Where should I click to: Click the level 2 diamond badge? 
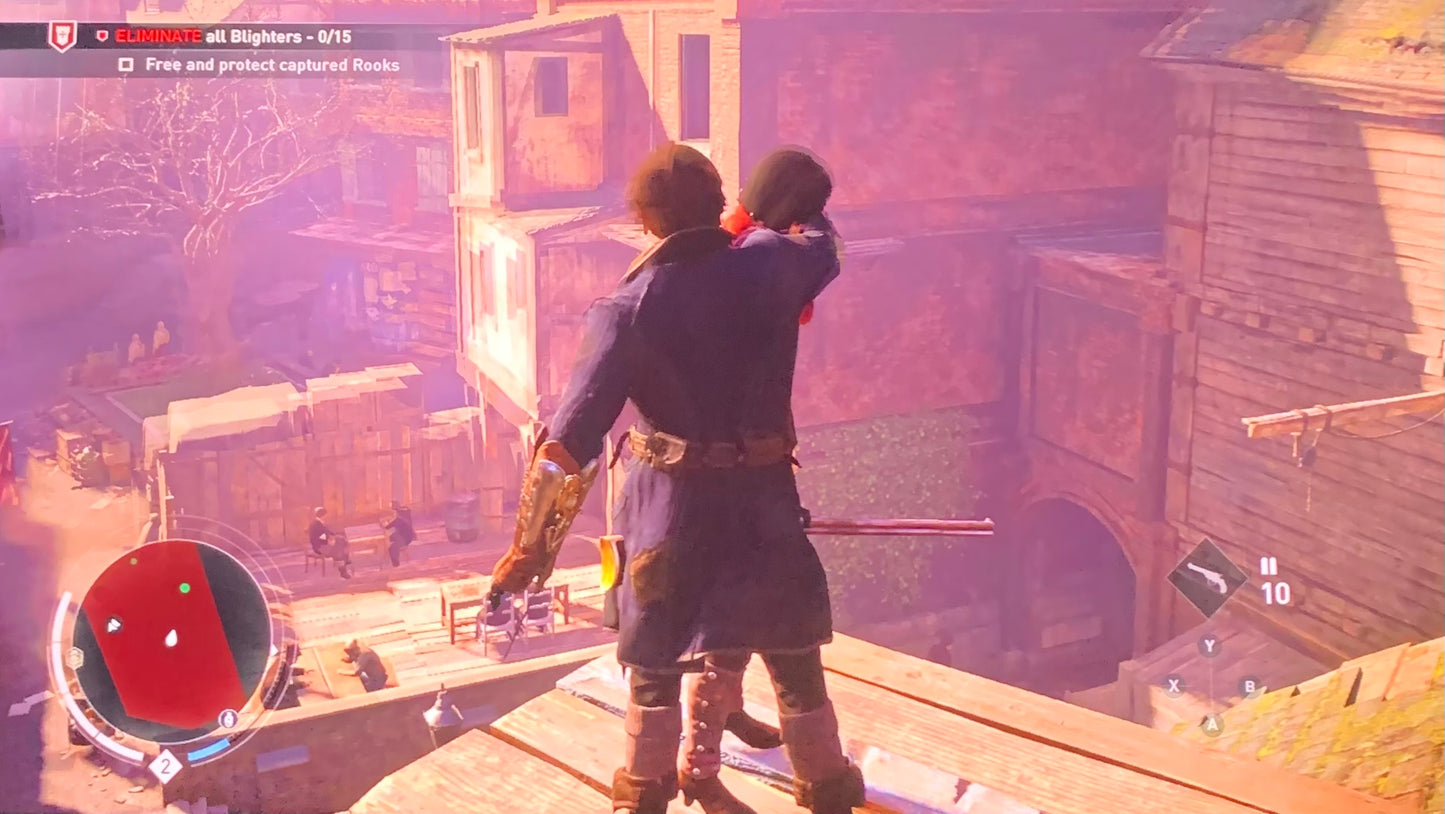click(165, 766)
